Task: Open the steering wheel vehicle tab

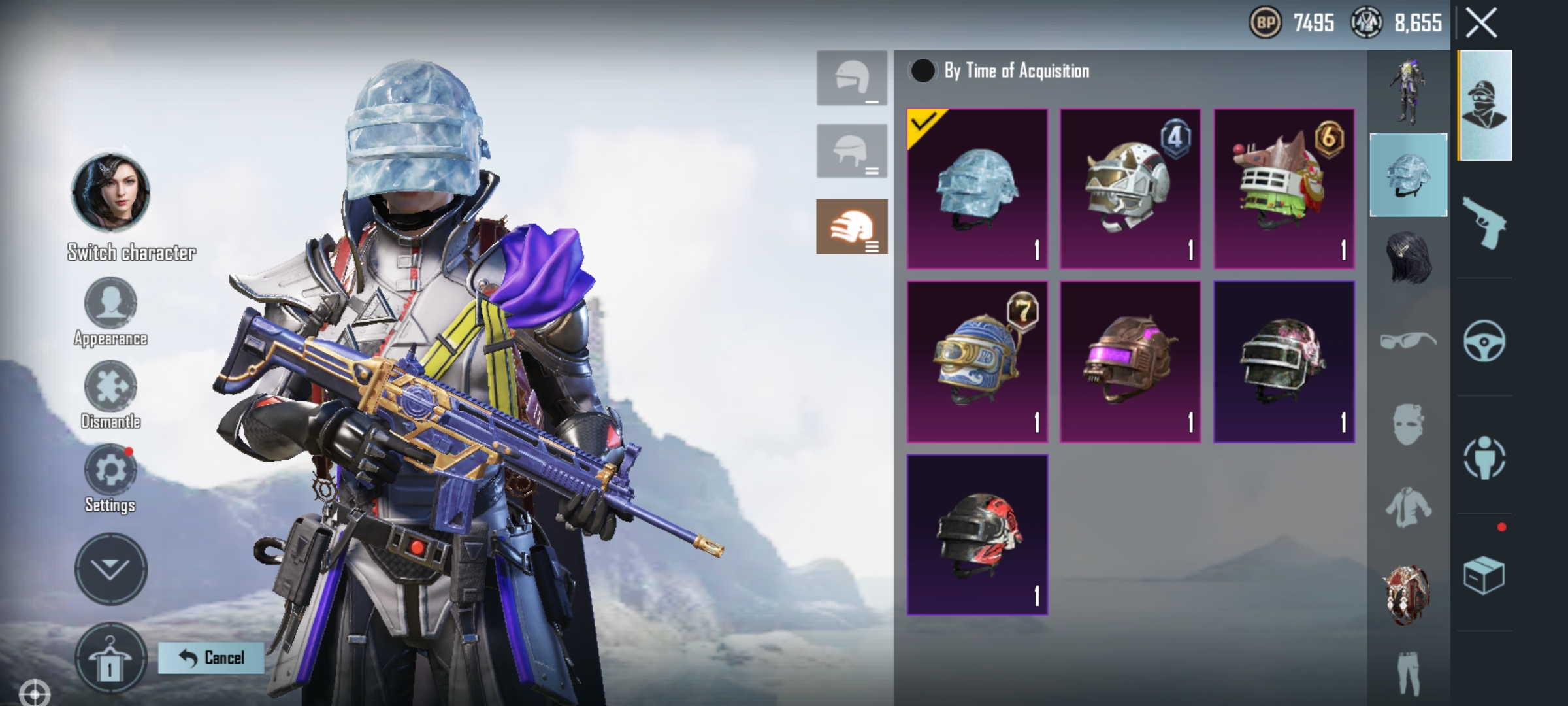Action: click(x=1484, y=341)
